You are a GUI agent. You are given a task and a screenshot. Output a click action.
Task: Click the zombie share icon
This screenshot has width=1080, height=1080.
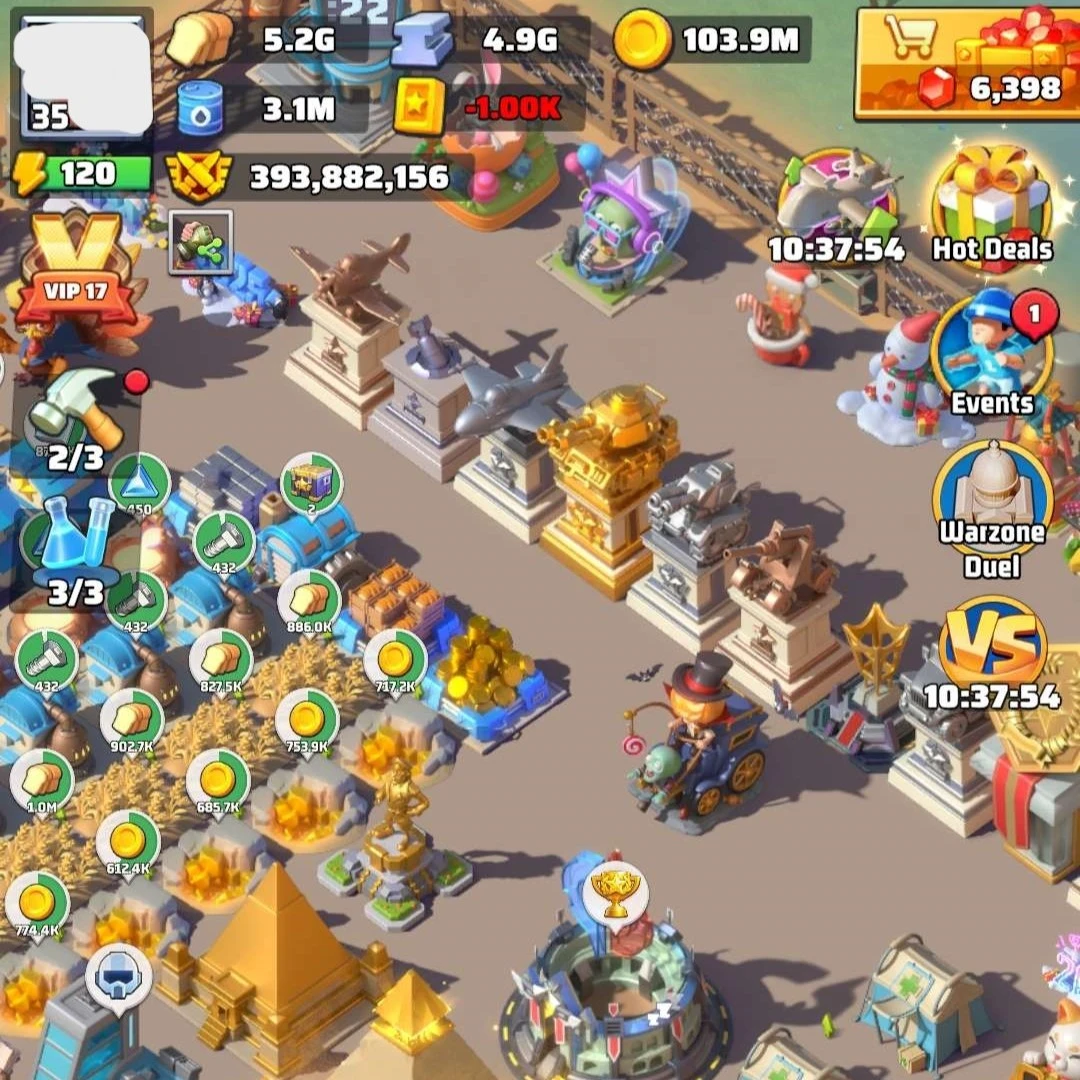point(200,242)
